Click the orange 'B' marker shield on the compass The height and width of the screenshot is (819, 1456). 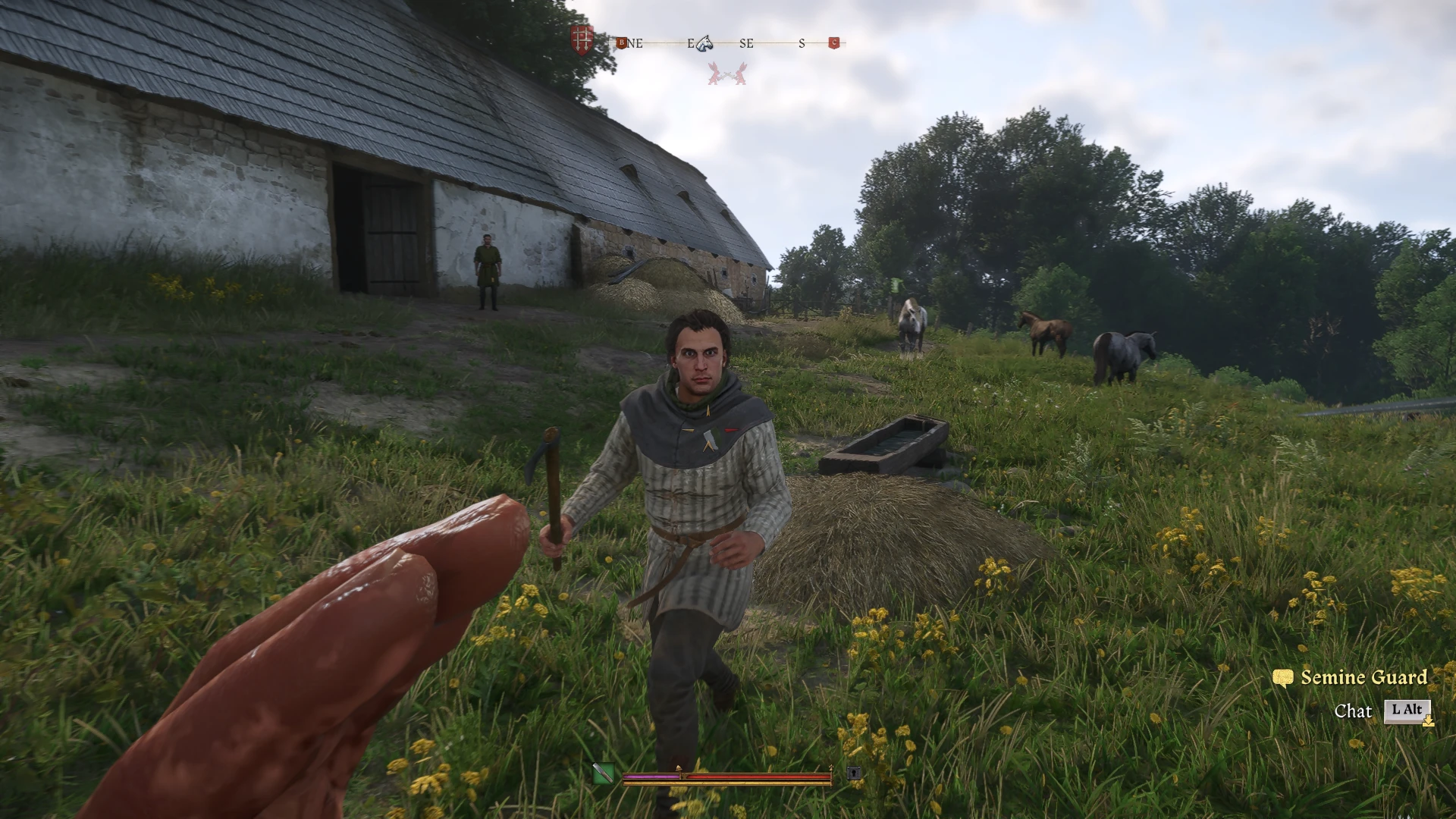point(623,43)
